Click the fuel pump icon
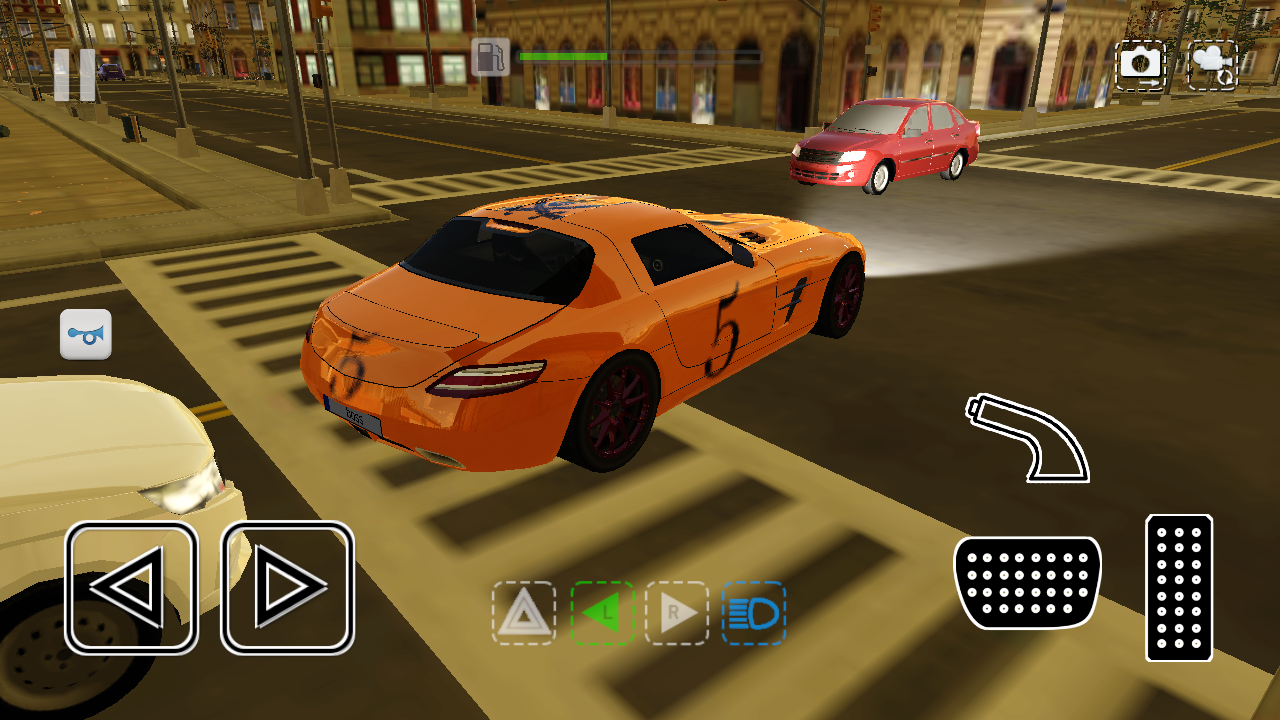The image size is (1280, 720). [x=489, y=57]
